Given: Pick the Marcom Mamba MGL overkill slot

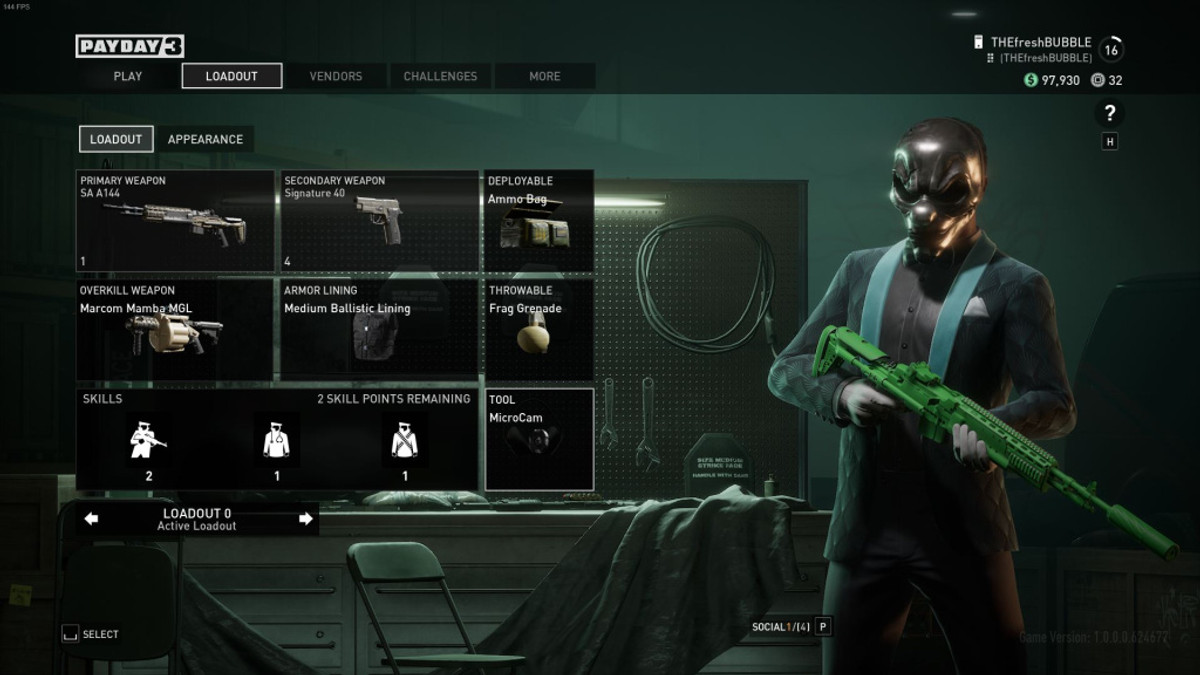Looking at the screenshot, I should (x=175, y=330).
